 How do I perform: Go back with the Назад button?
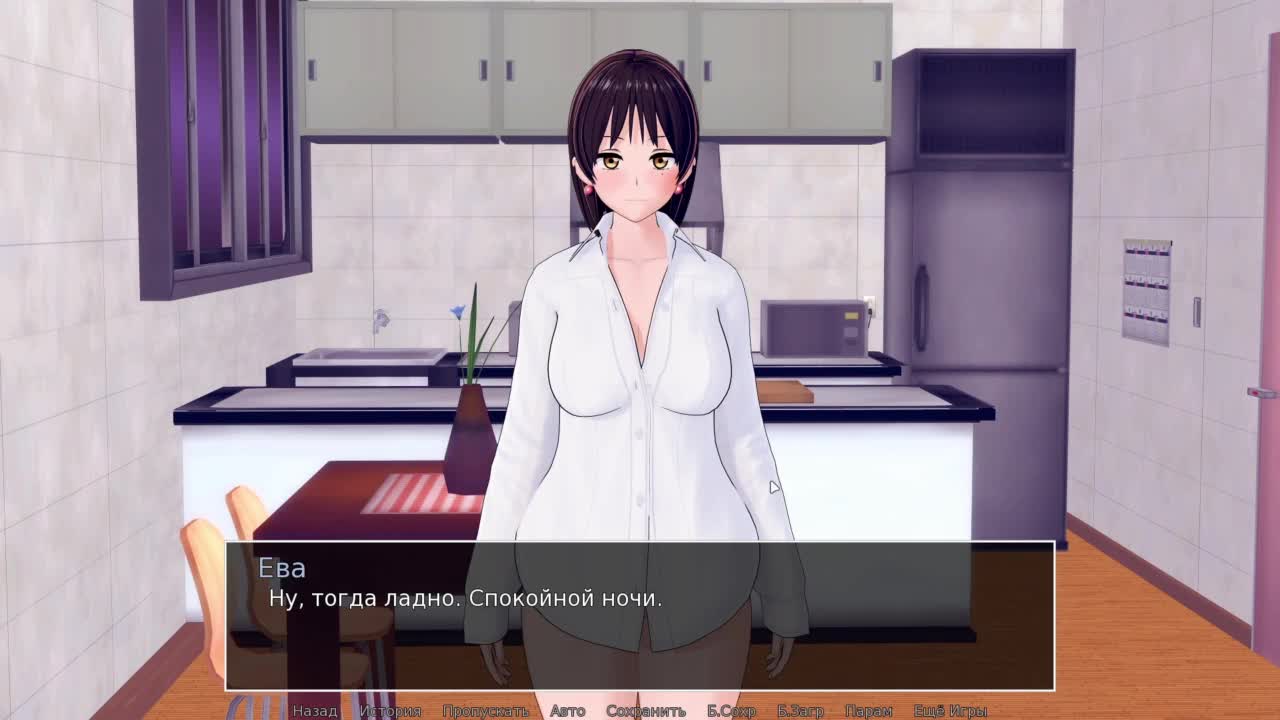[315, 711]
